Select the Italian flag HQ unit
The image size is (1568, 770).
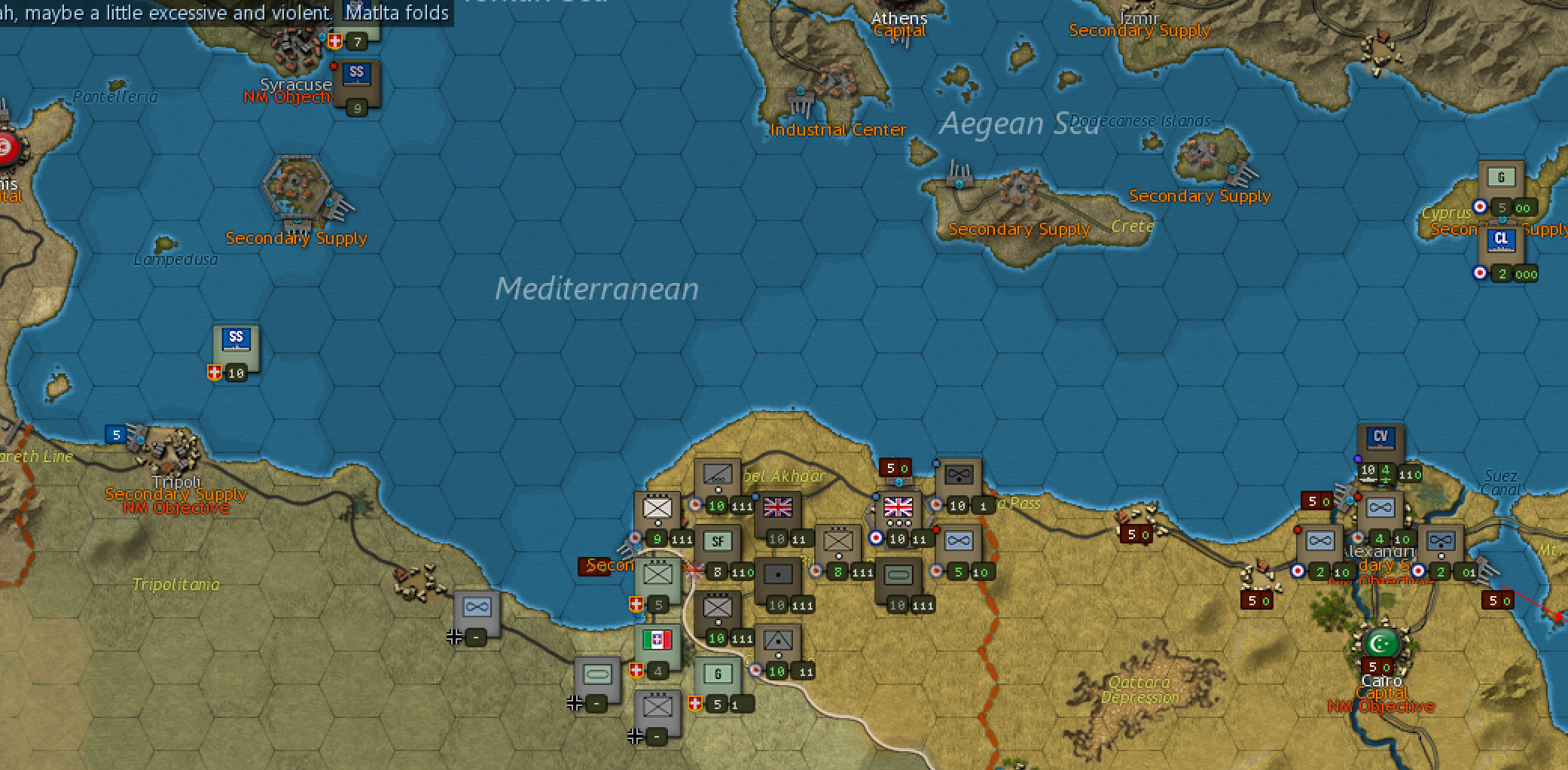pos(657,640)
